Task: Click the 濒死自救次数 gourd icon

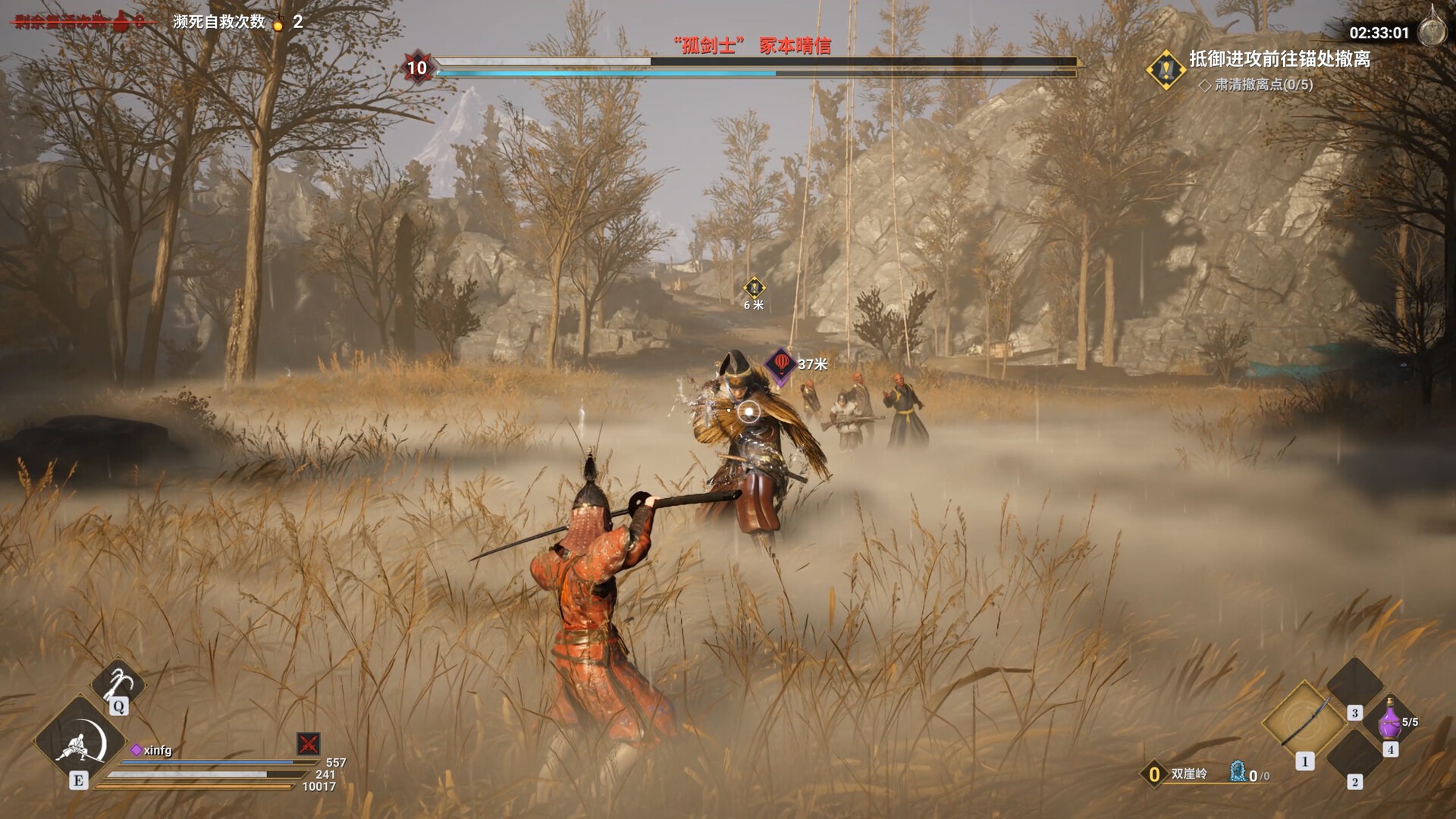Action: pyautogui.click(x=278, y=23)
